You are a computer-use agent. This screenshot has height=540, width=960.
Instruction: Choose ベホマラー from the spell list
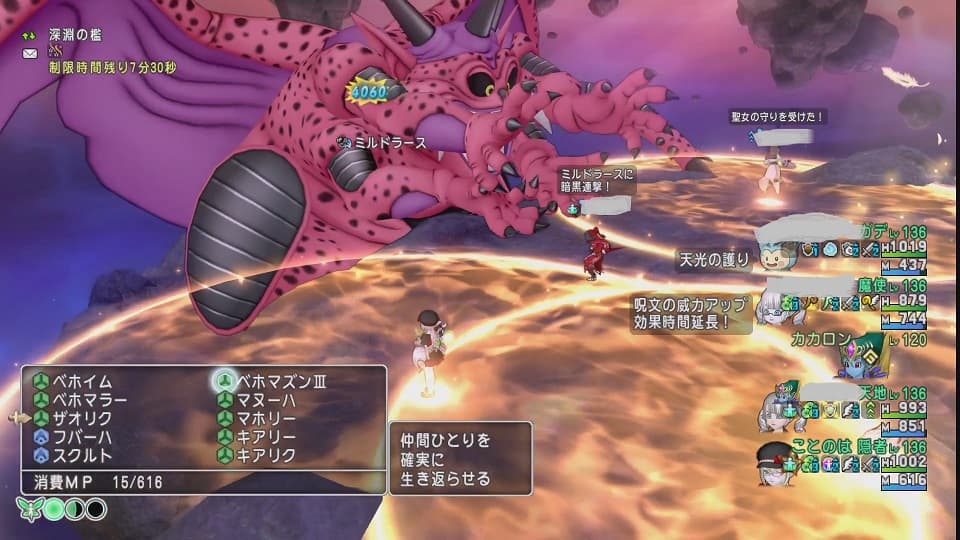point(89,400)
